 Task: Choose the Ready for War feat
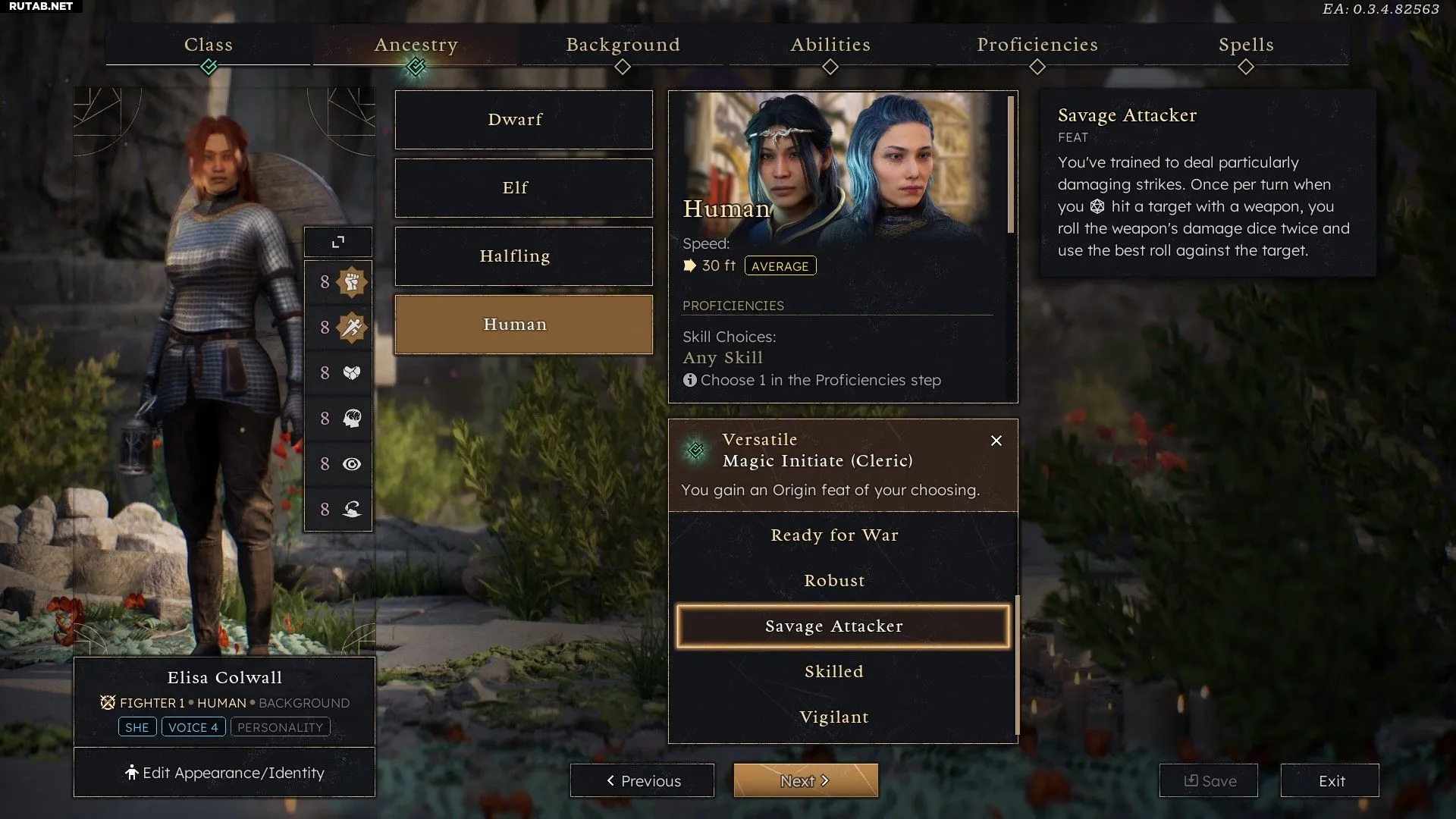point(834,535)
